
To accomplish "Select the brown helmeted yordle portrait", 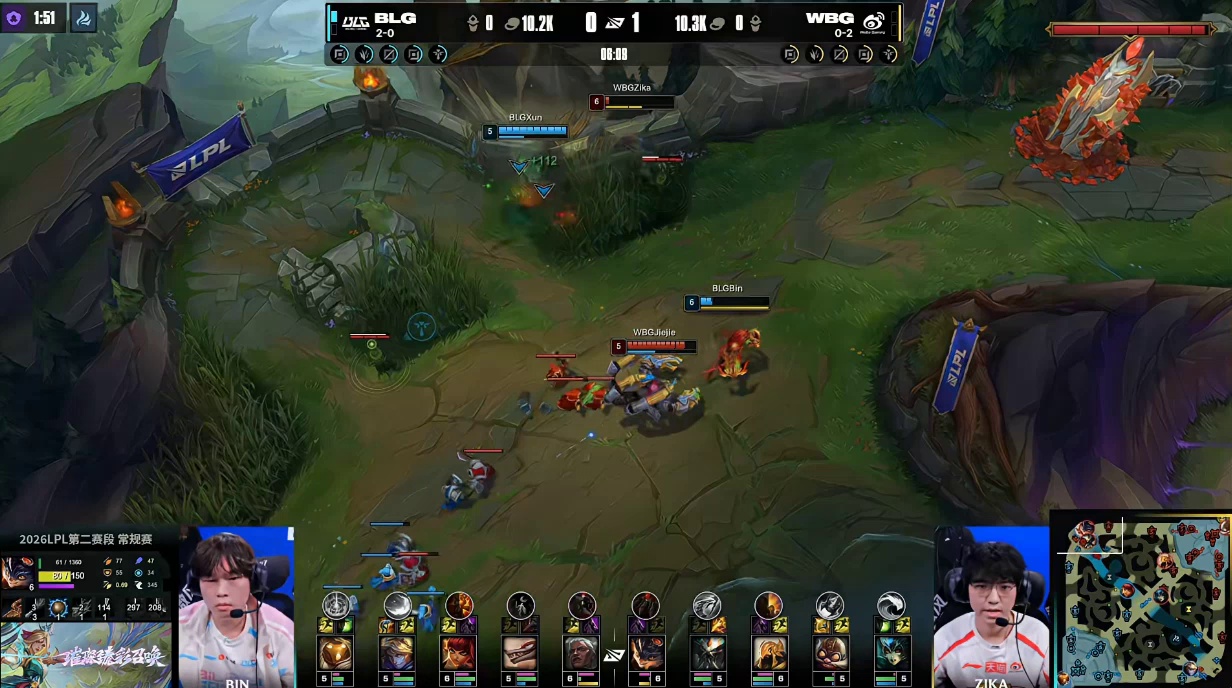I will coord(829,653).
